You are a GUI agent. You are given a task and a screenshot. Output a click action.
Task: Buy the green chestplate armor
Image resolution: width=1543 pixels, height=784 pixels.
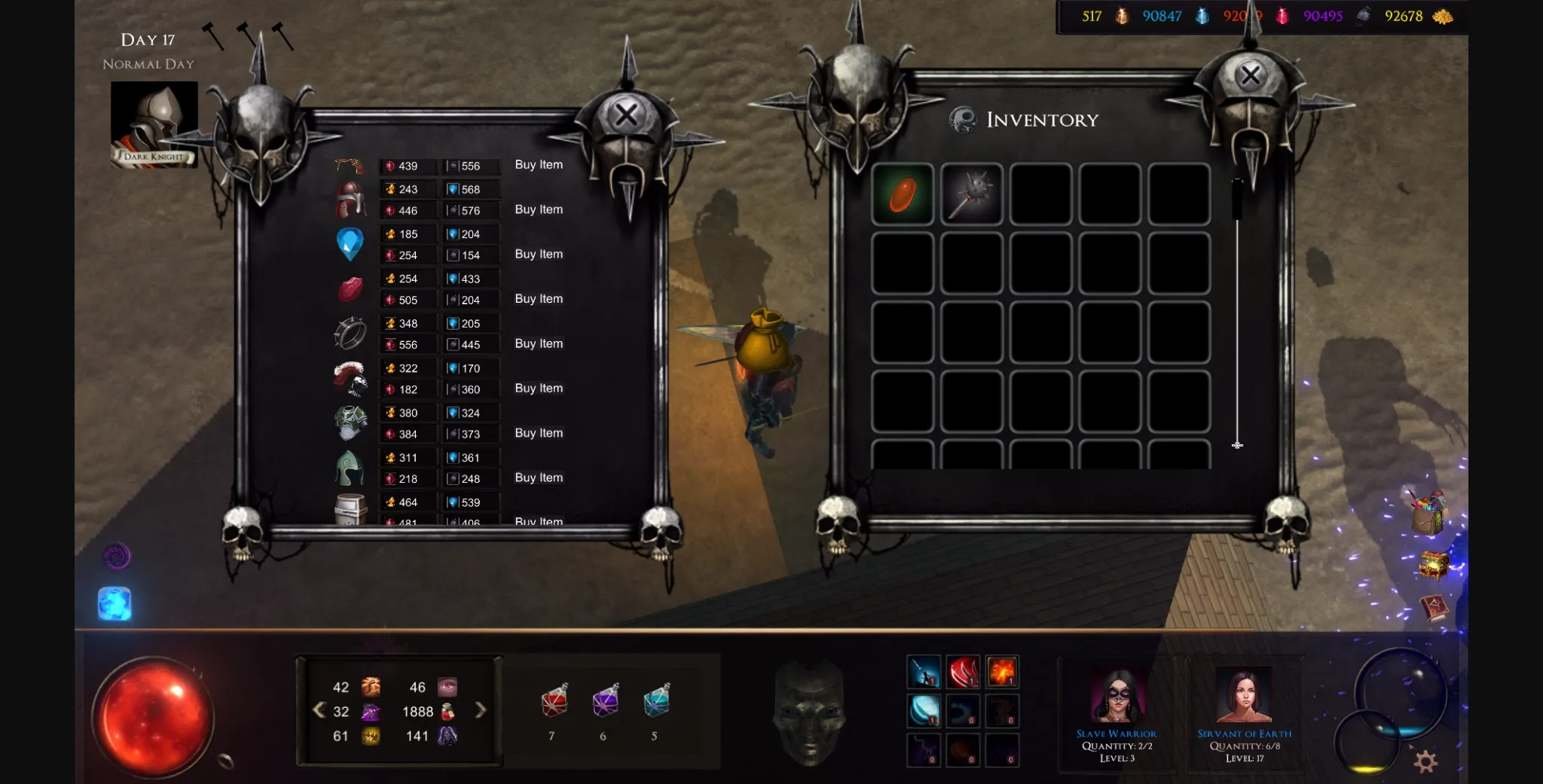click(x=539, y=433)
